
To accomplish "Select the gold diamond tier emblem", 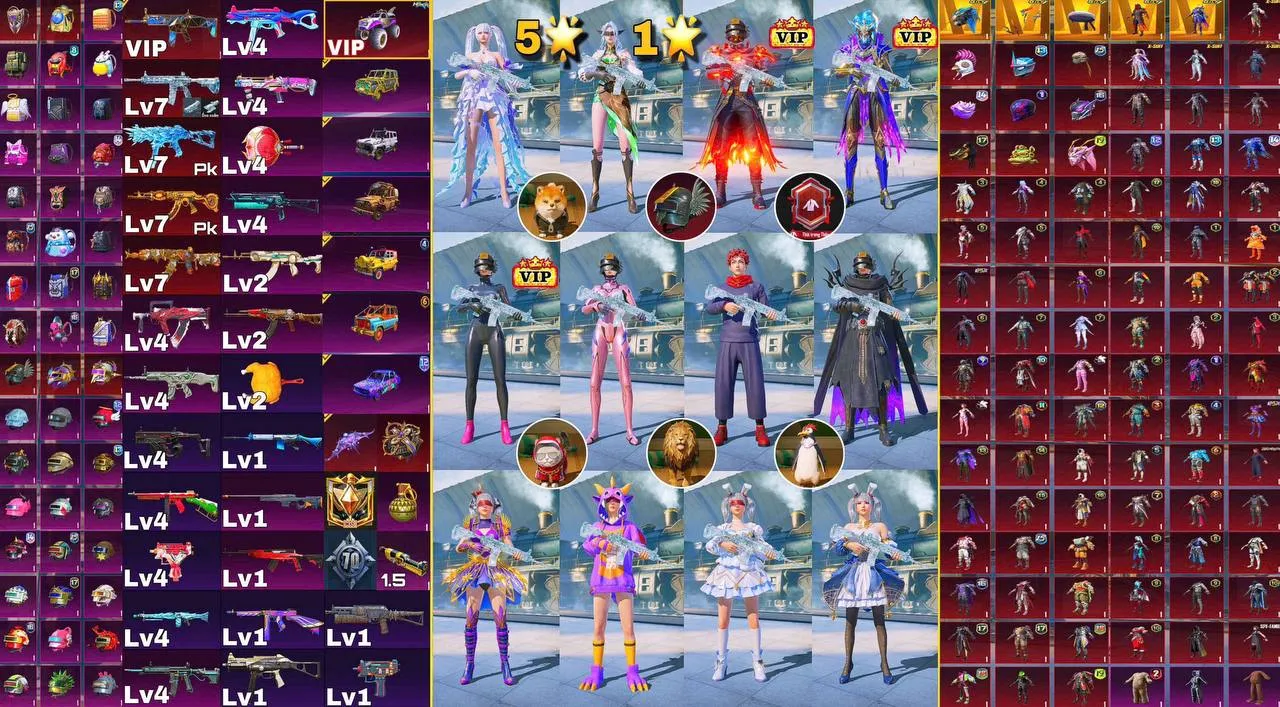I will coord(350,500).
